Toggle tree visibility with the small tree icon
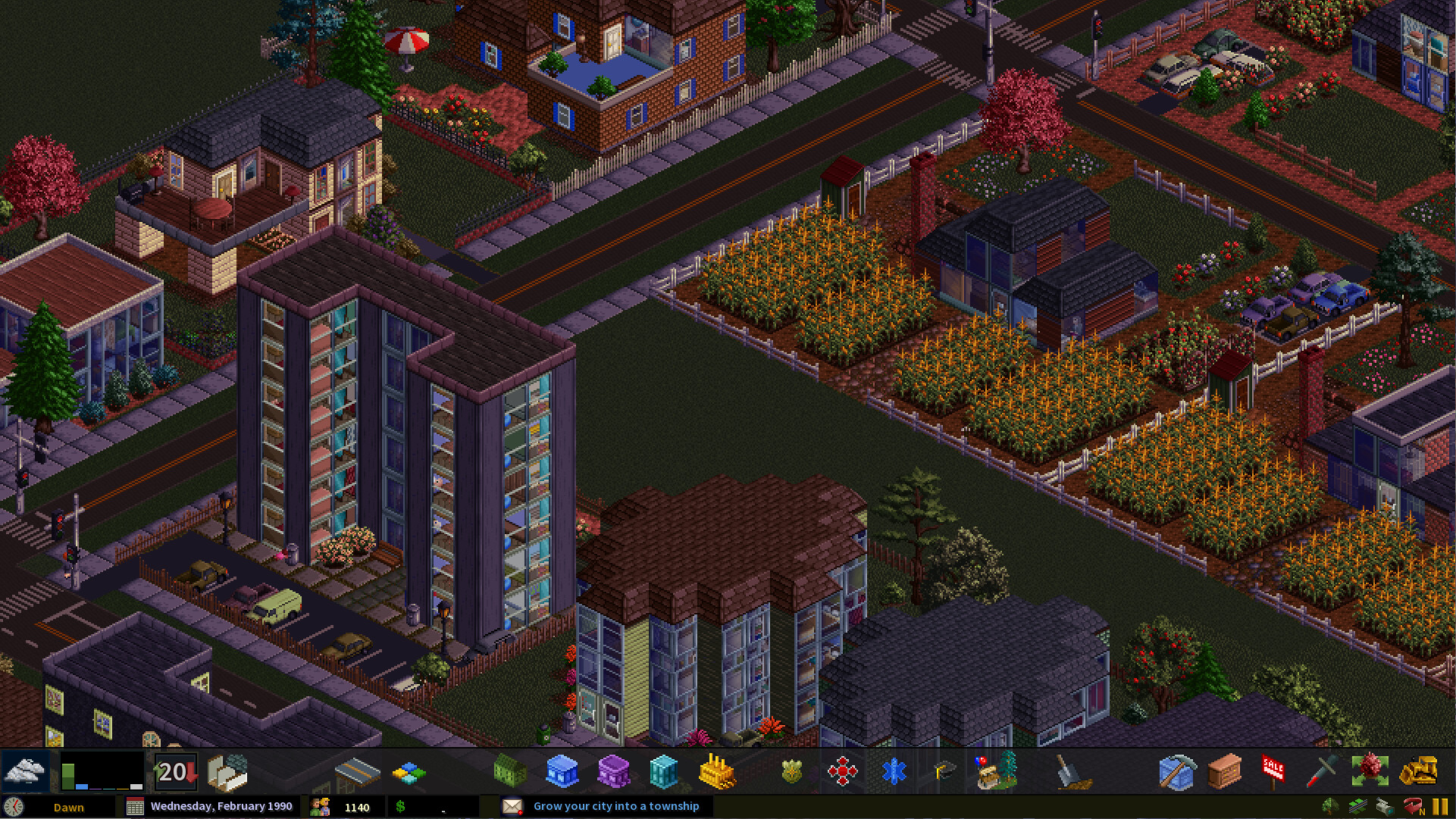The width and height of the screenshot is (1456, 819). (1330, 806)
